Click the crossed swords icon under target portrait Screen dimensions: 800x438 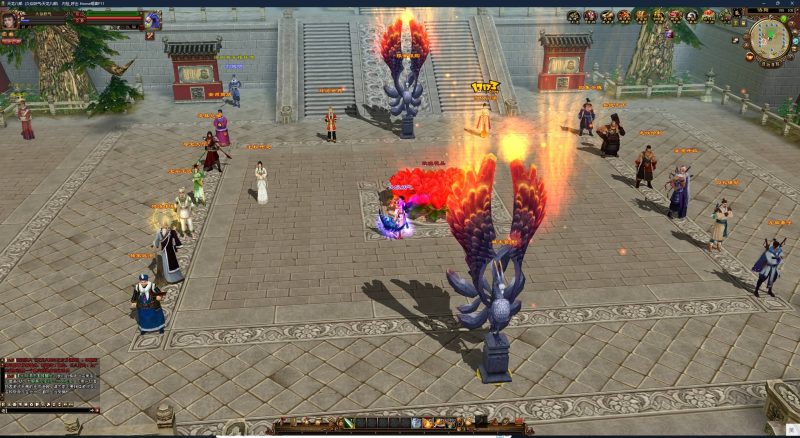click(150, 36)
